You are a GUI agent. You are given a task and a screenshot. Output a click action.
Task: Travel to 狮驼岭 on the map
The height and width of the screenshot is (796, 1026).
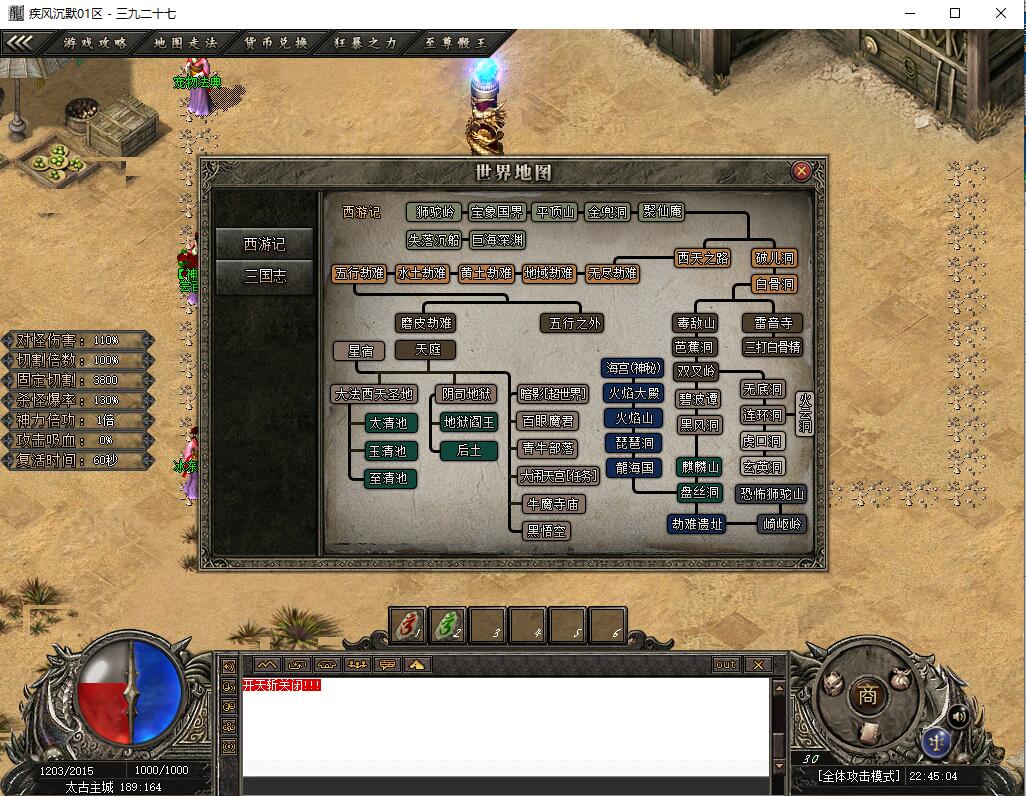[436, 212]
